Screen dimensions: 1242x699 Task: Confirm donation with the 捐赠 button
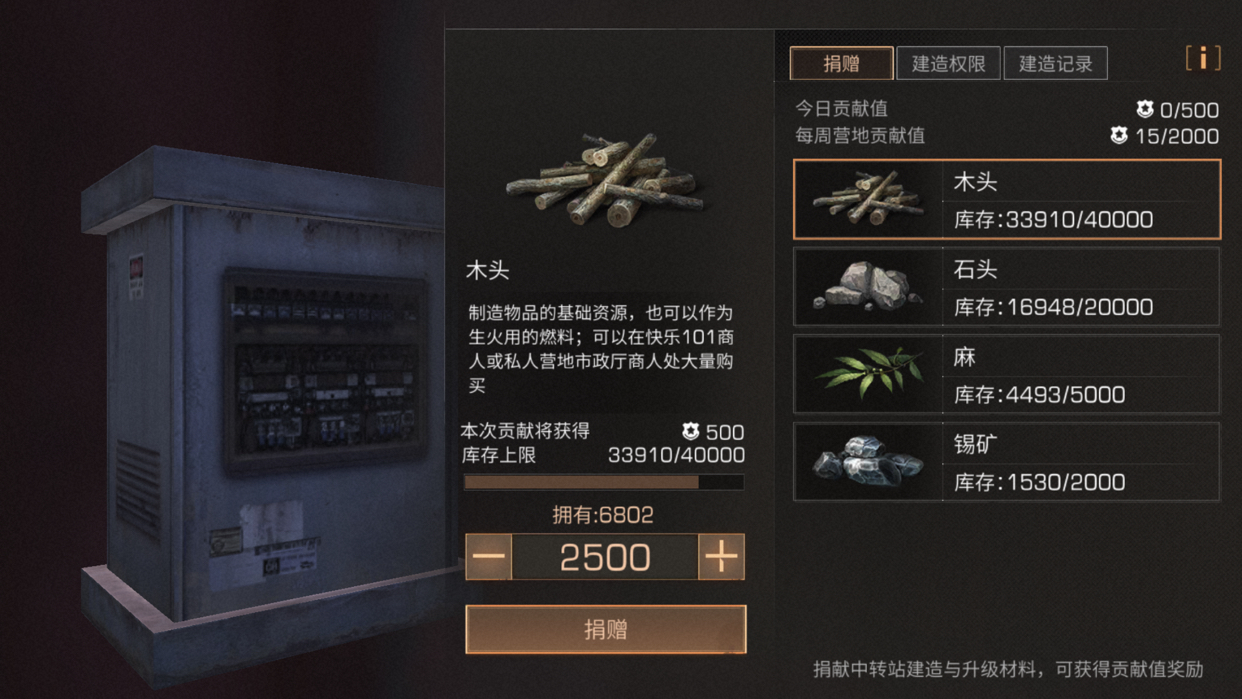click(x=605, y=629)
